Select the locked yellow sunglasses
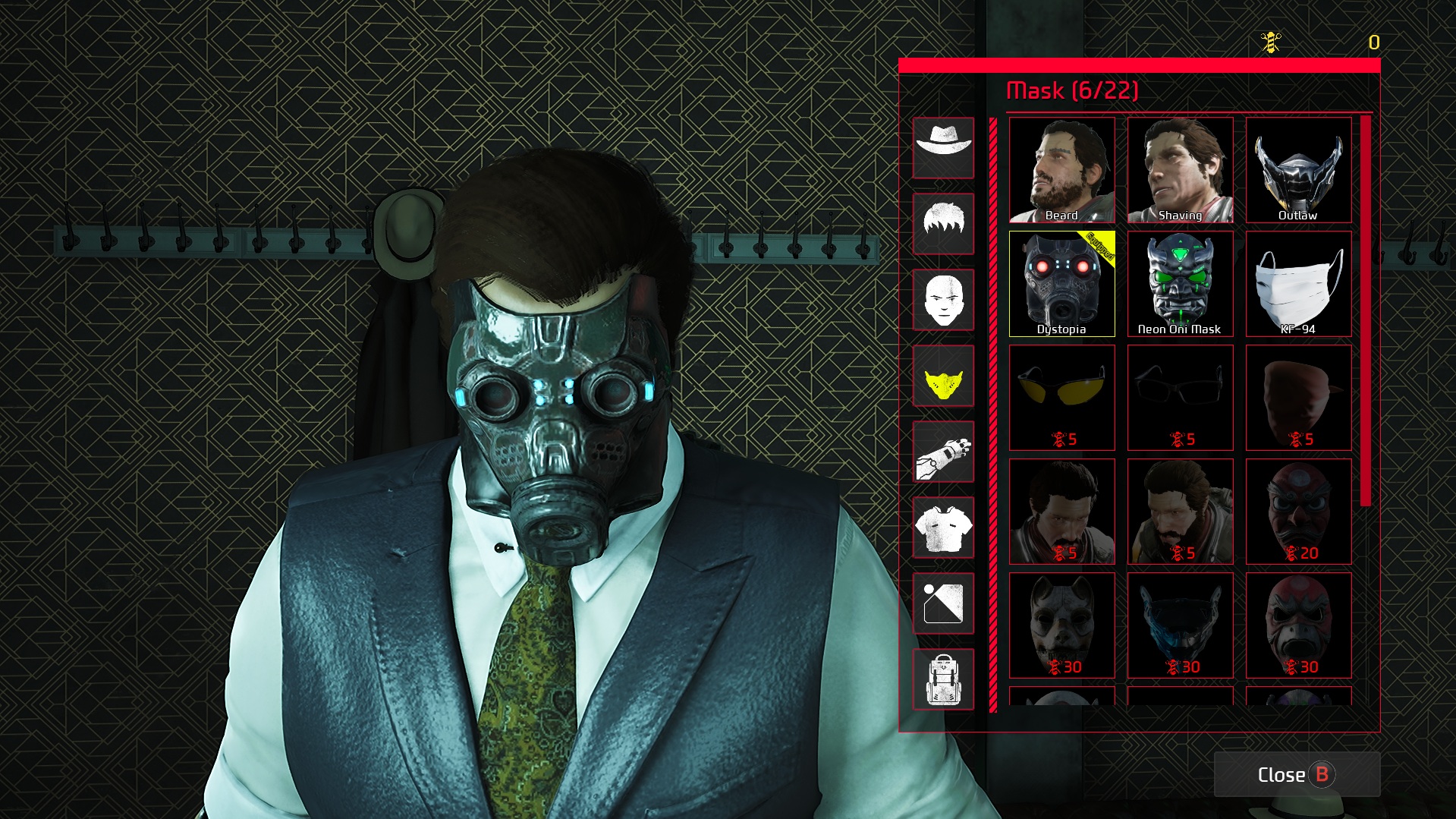 click(x=1061, y=398)
